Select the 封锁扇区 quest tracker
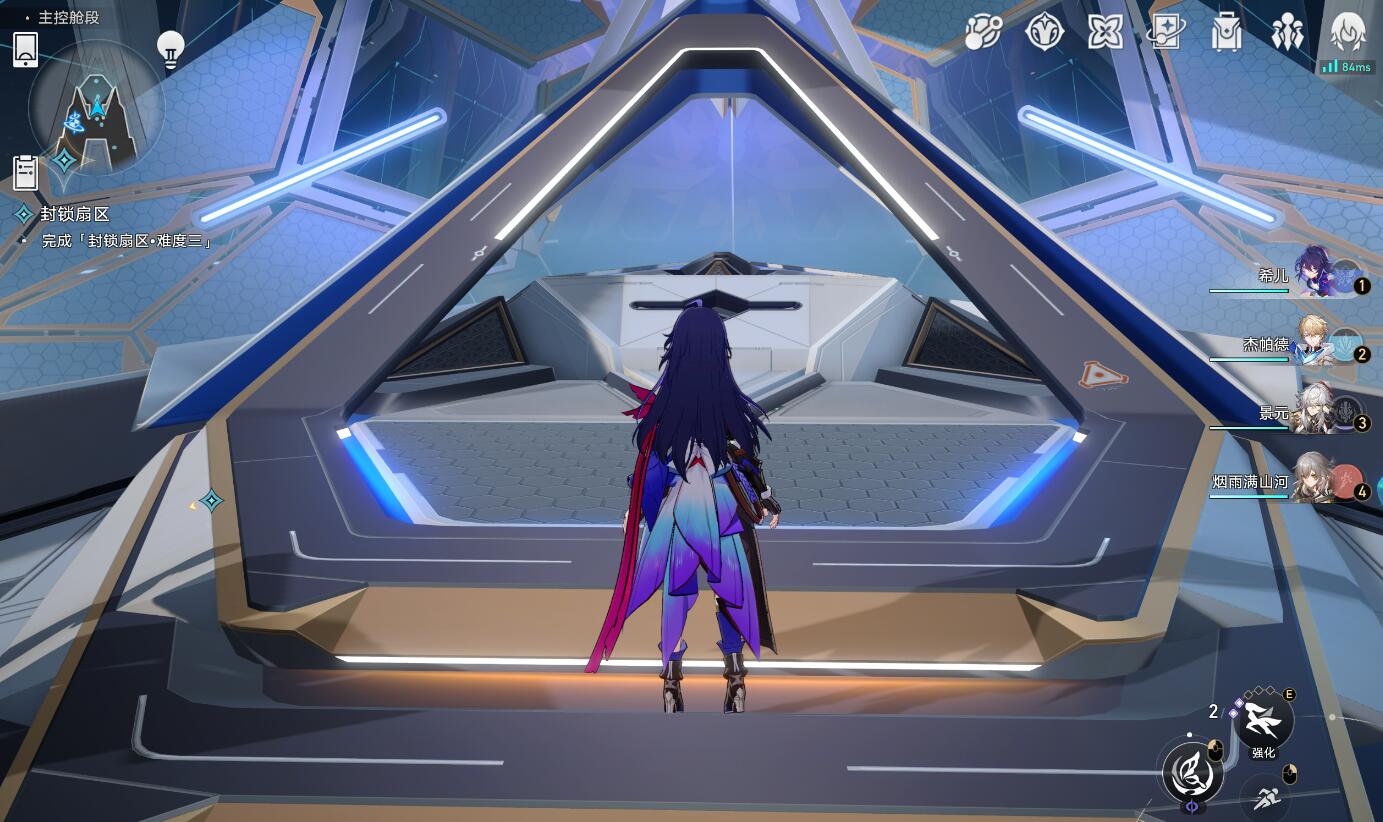 click(75, 214)
